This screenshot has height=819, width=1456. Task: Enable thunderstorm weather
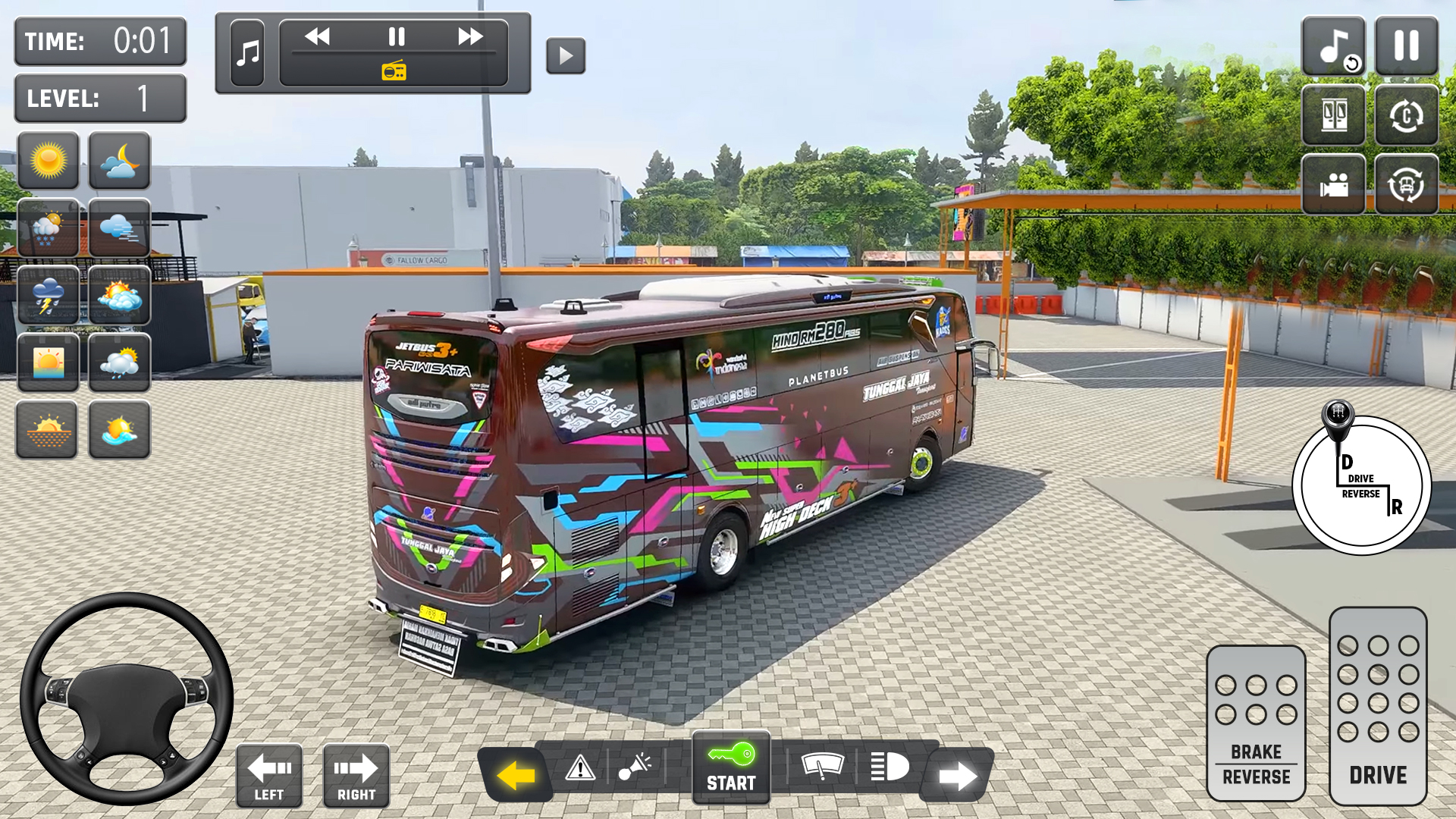click(x=48, y=296)
